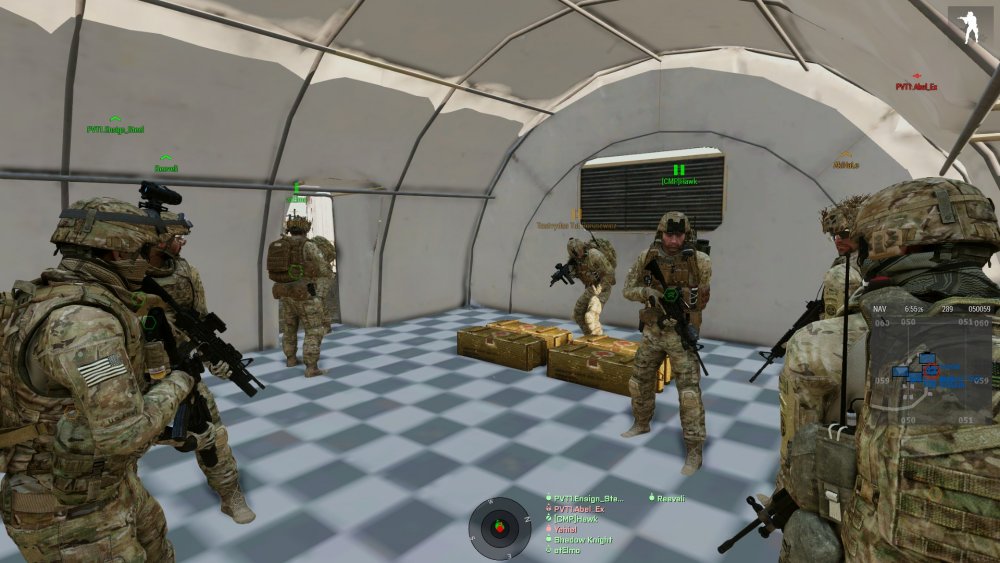This screenshot has height=563, width=1000.
Task: Select Yaniel in the squad roster
Action: [570, 530]
